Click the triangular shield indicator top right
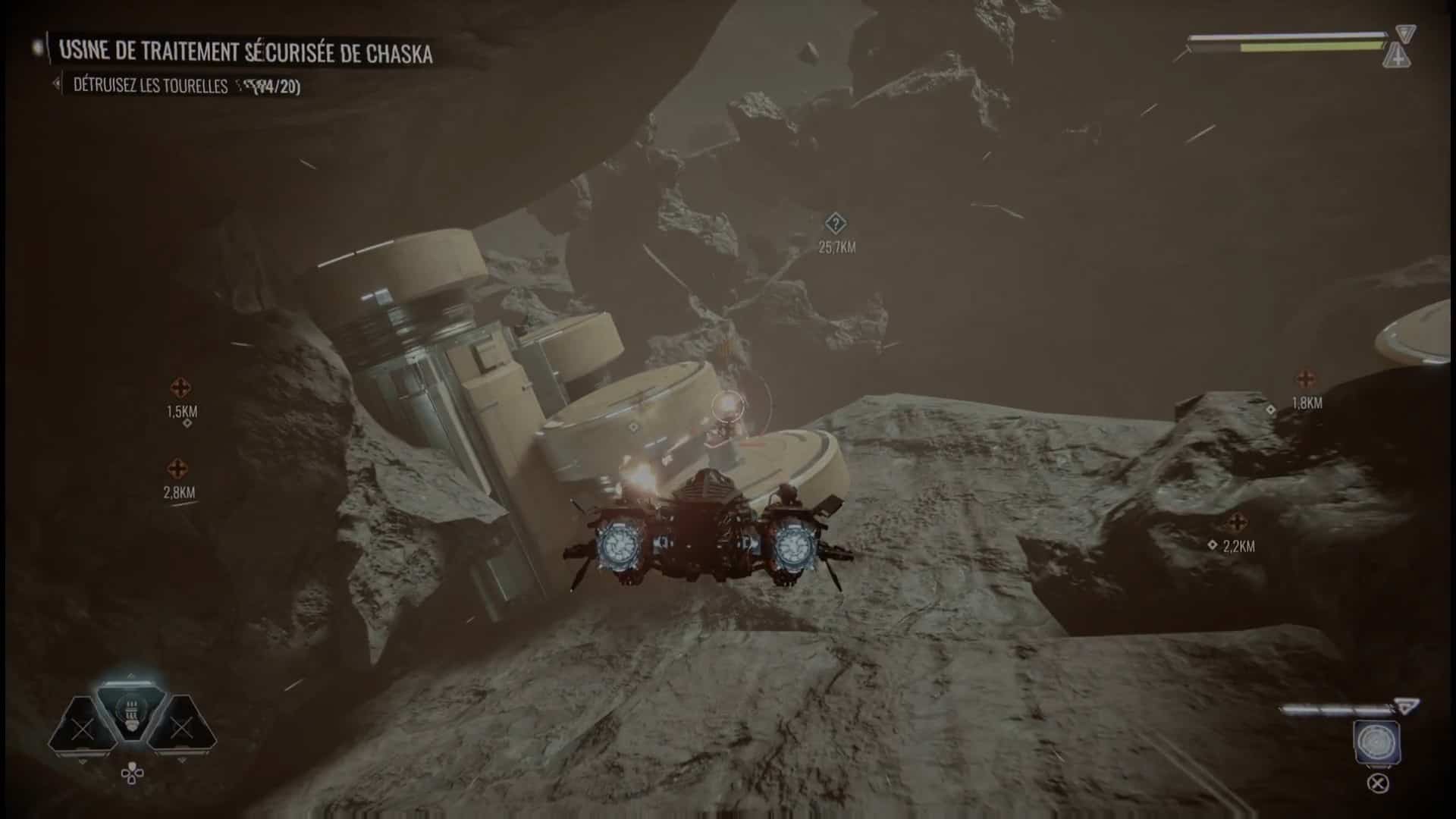Image resolution: width=1456 pixels, height=819 pixels. click(x=1407, y=35)
